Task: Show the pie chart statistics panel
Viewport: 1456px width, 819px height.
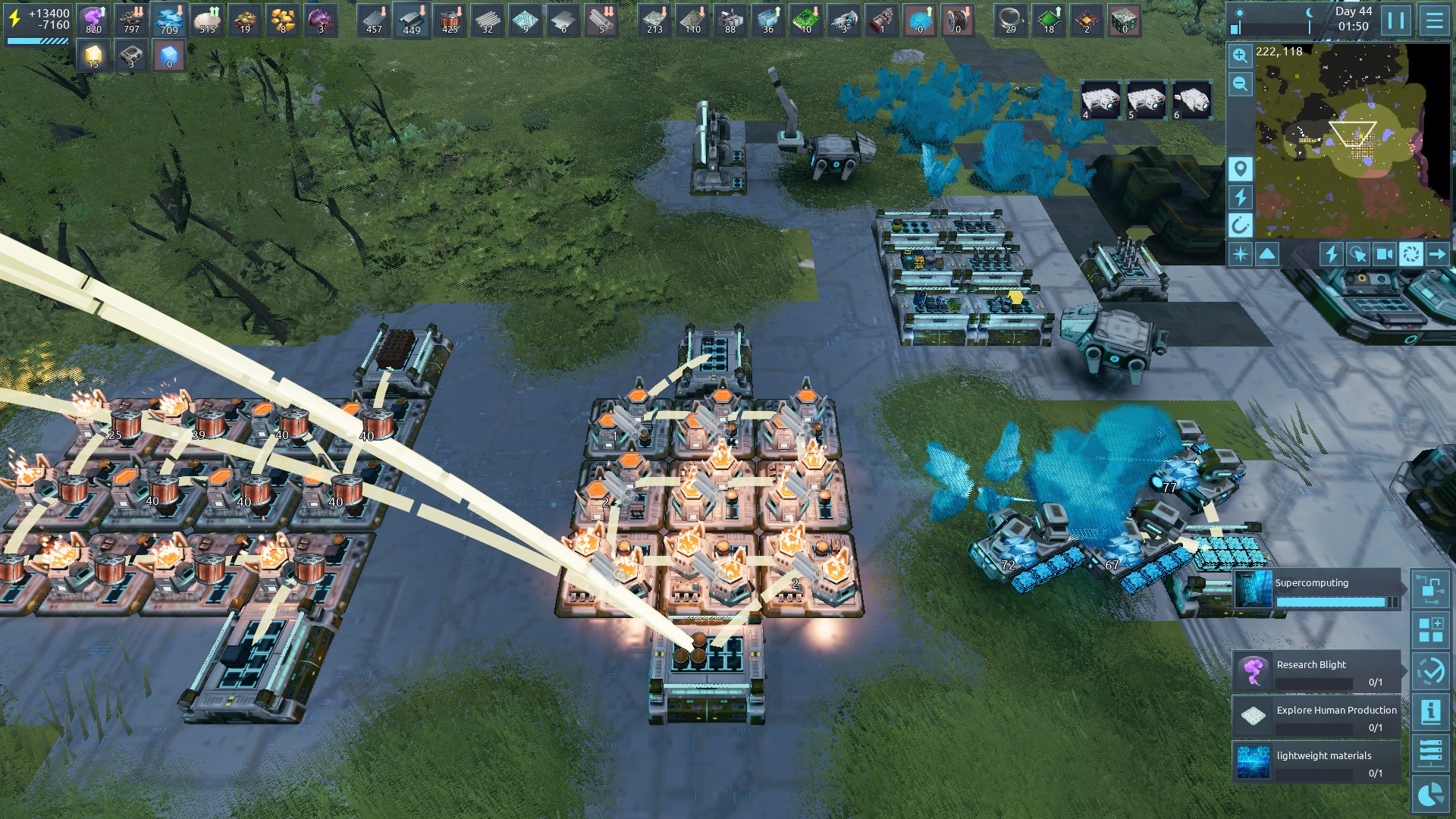Action: (x=1431, y=795)
